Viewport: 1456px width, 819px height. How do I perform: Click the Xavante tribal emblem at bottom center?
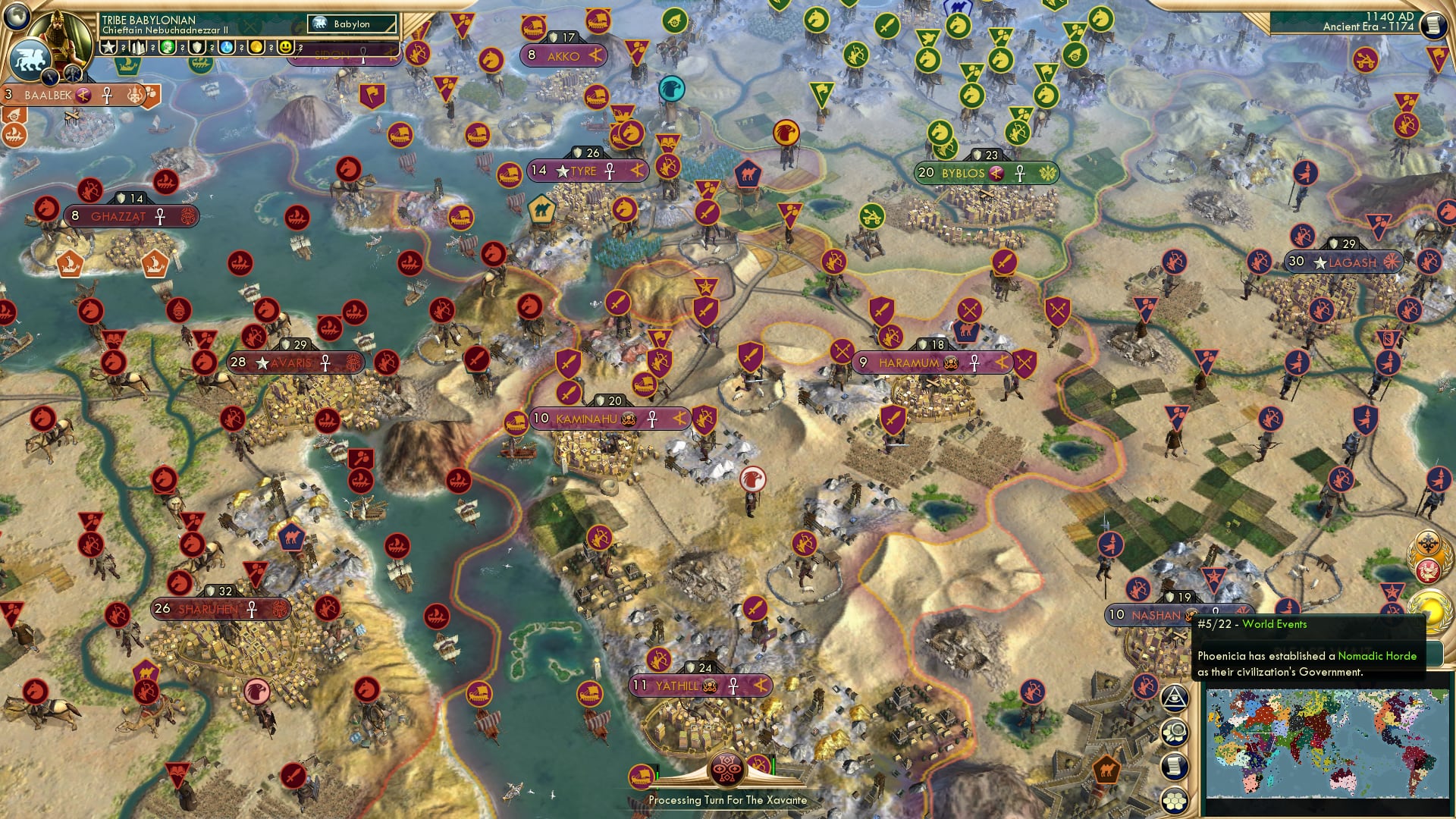(728, 767)
